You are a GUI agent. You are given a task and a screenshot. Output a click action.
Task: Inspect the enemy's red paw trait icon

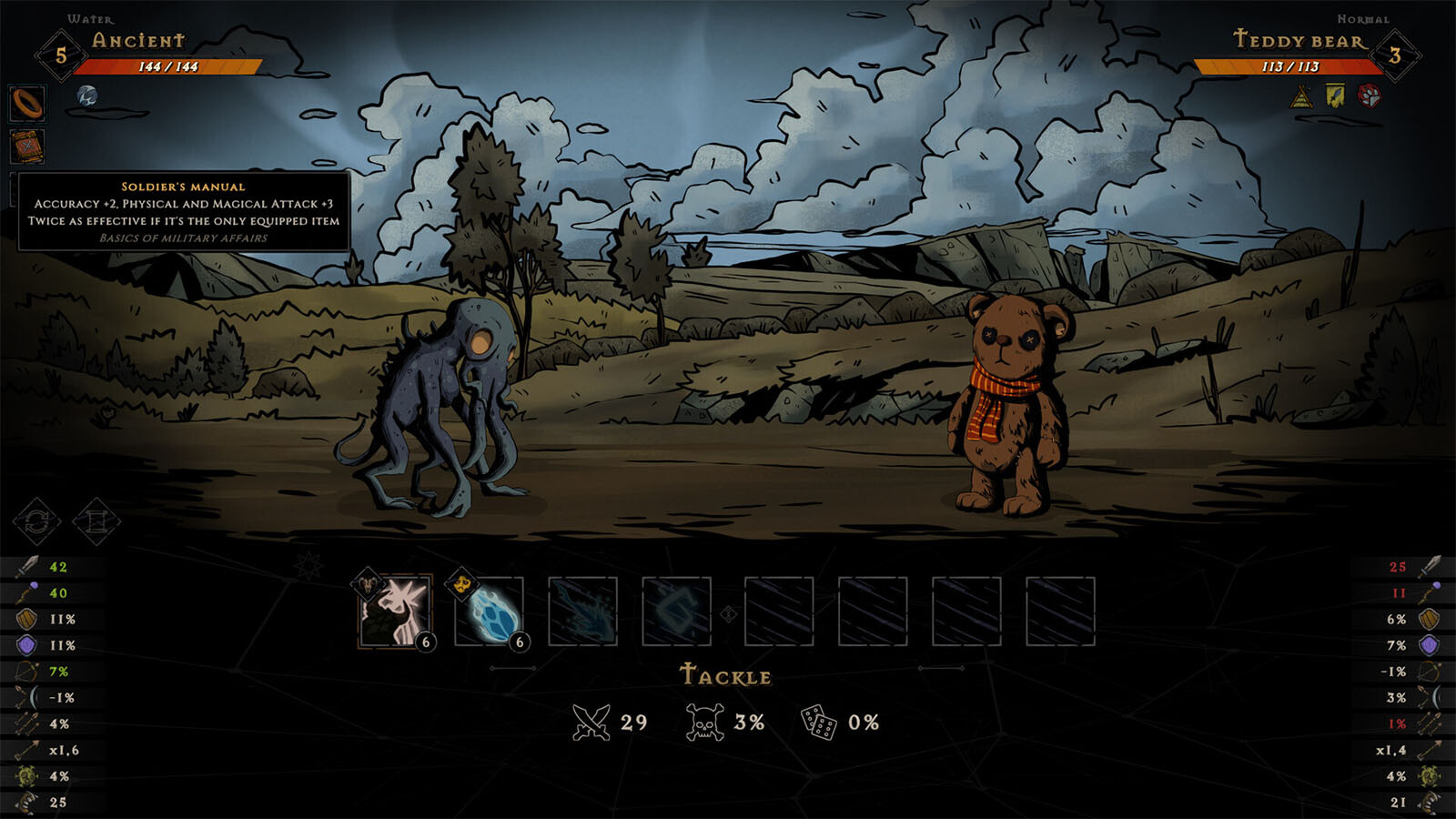pos(1369,96)
